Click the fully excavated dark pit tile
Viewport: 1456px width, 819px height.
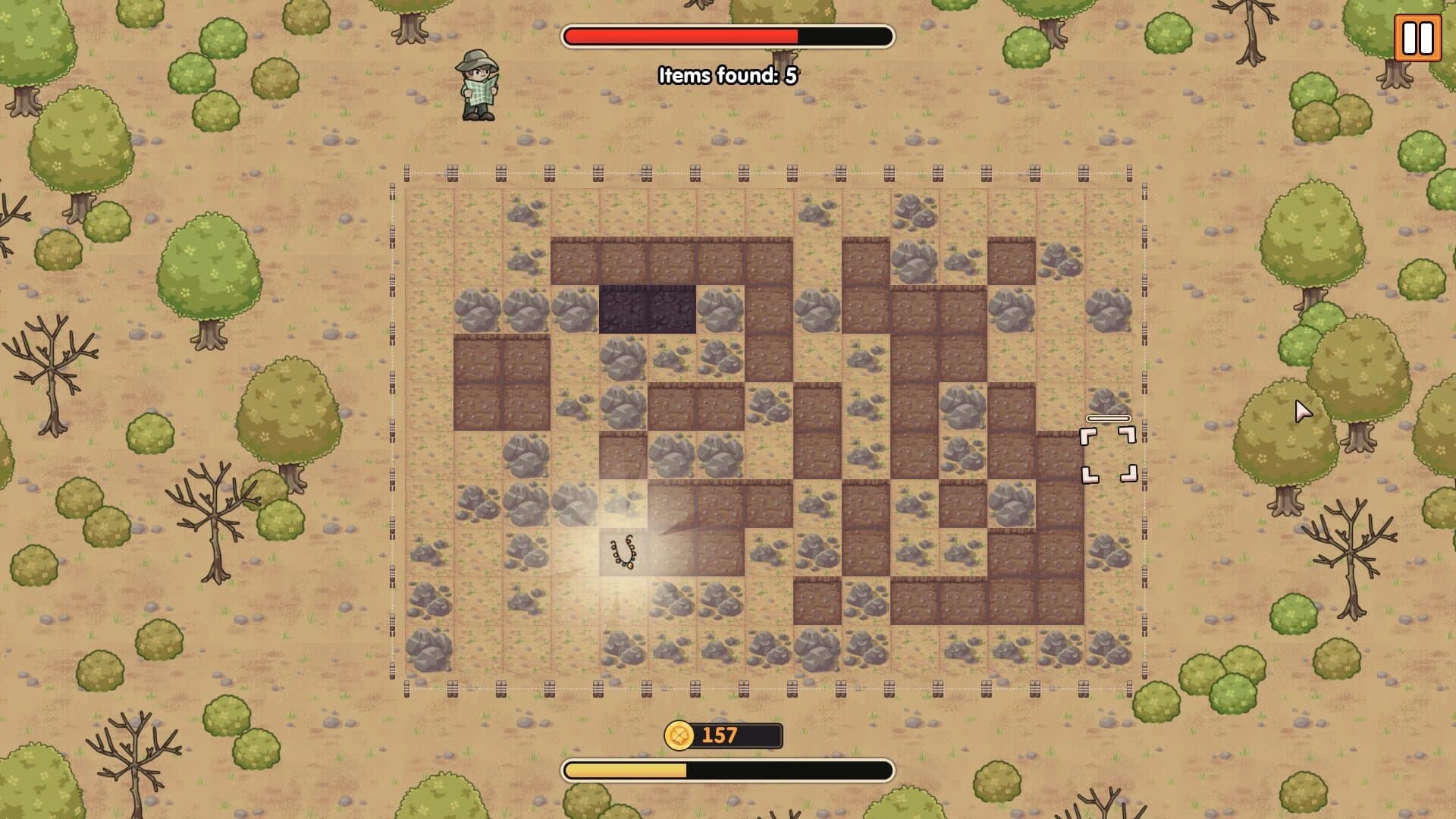648,307
